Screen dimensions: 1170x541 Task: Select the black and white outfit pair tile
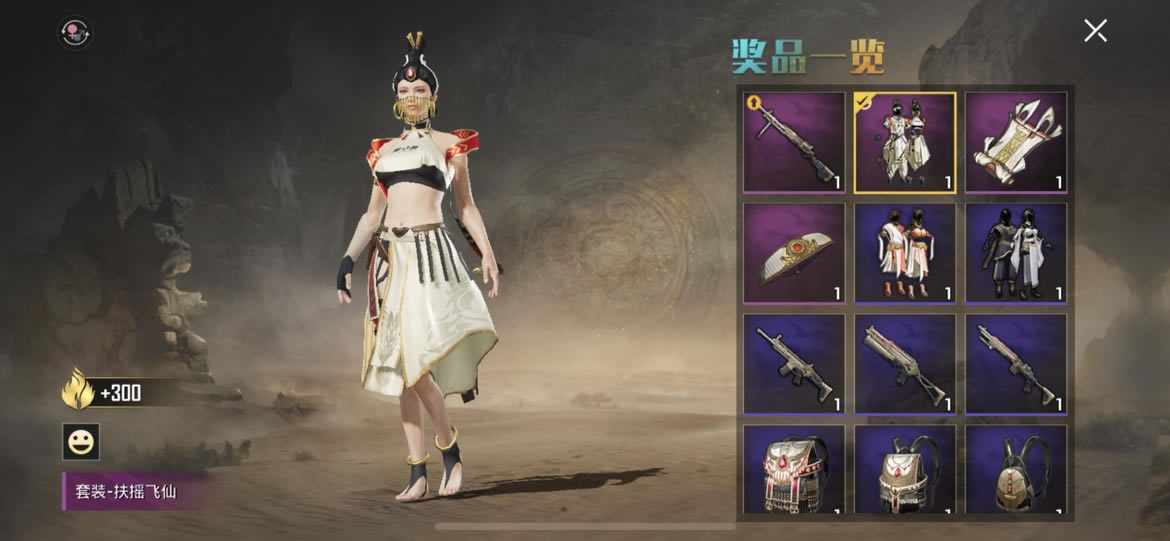click(x=1016, y=253)
